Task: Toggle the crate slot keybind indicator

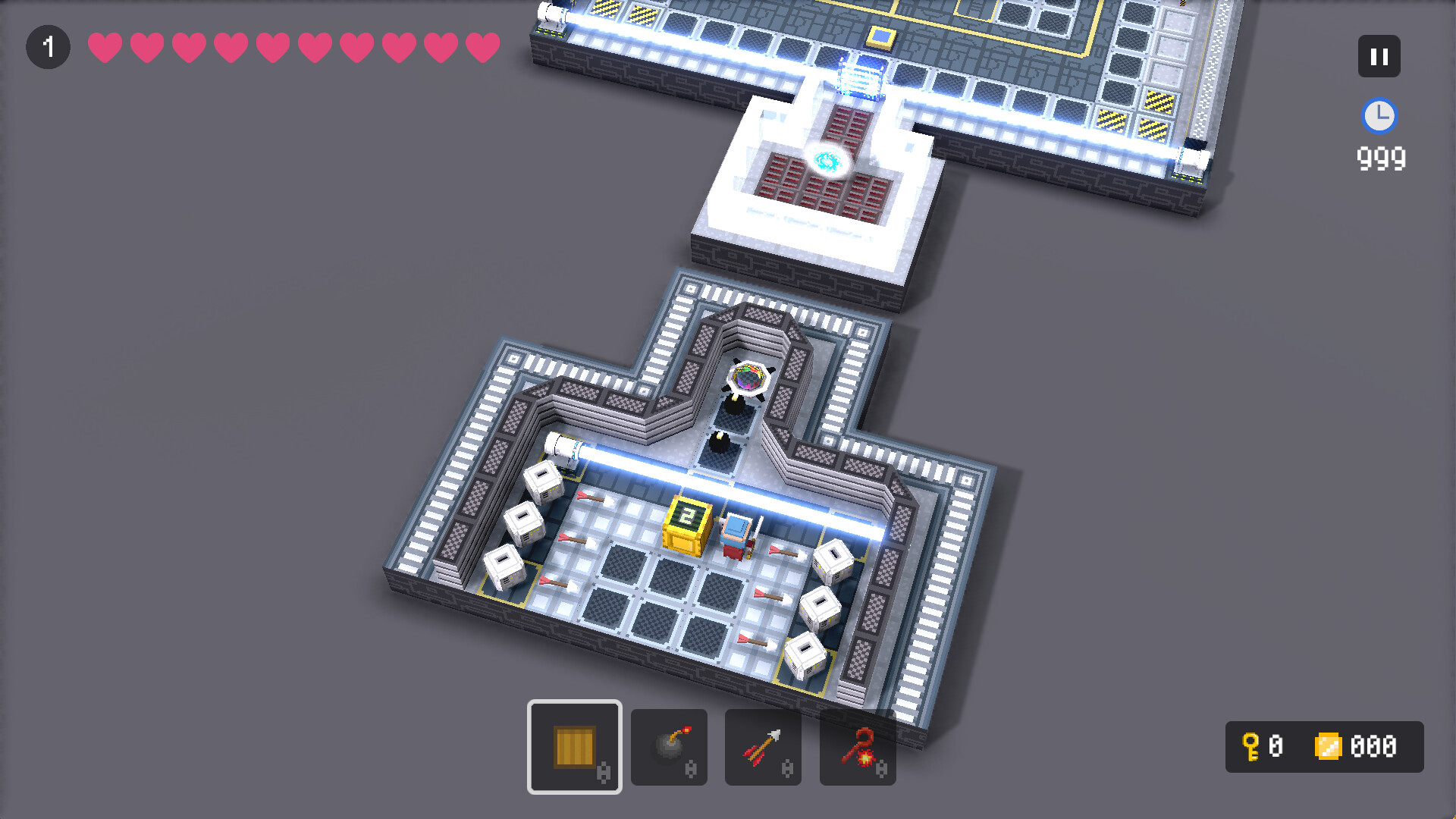Action: (604, 773)
